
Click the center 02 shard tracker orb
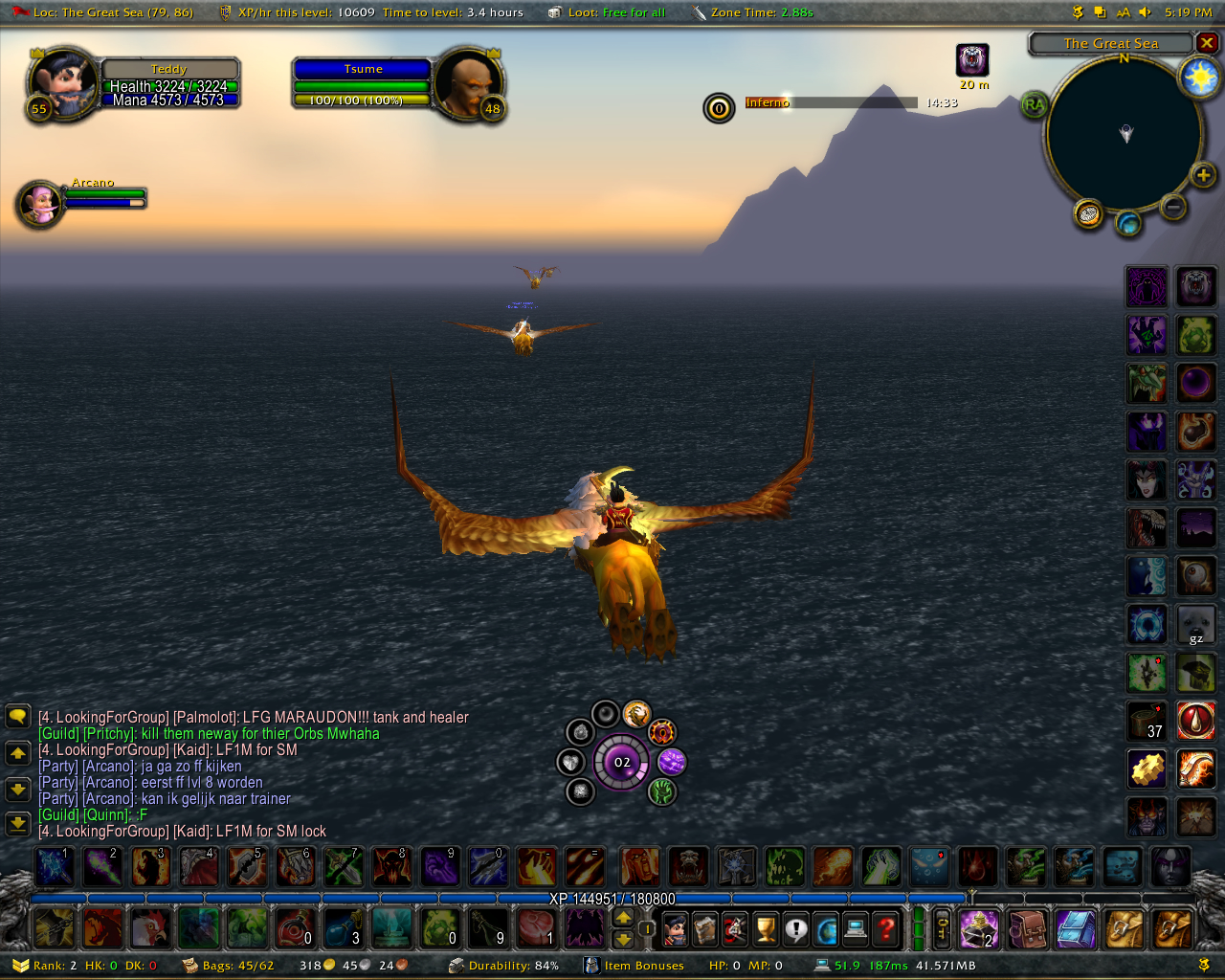coord(622,762)
